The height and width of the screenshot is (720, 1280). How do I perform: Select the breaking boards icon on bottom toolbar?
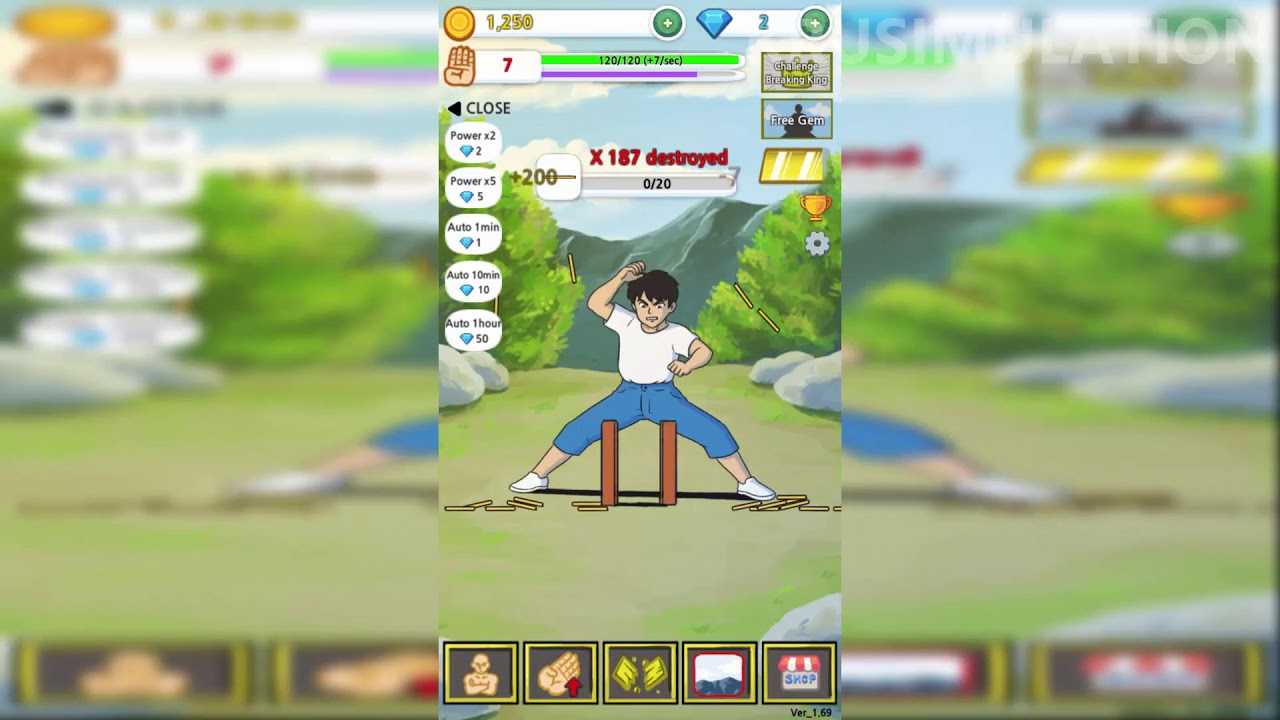[640, 672]
